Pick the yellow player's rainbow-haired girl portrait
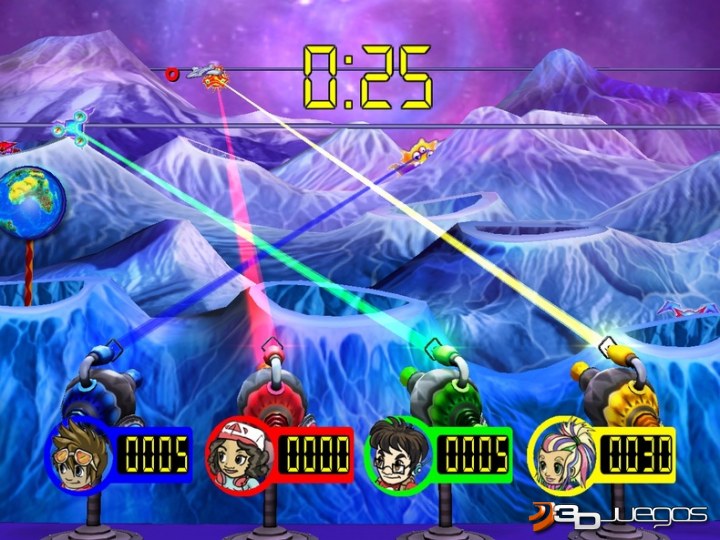 (560, 454)
